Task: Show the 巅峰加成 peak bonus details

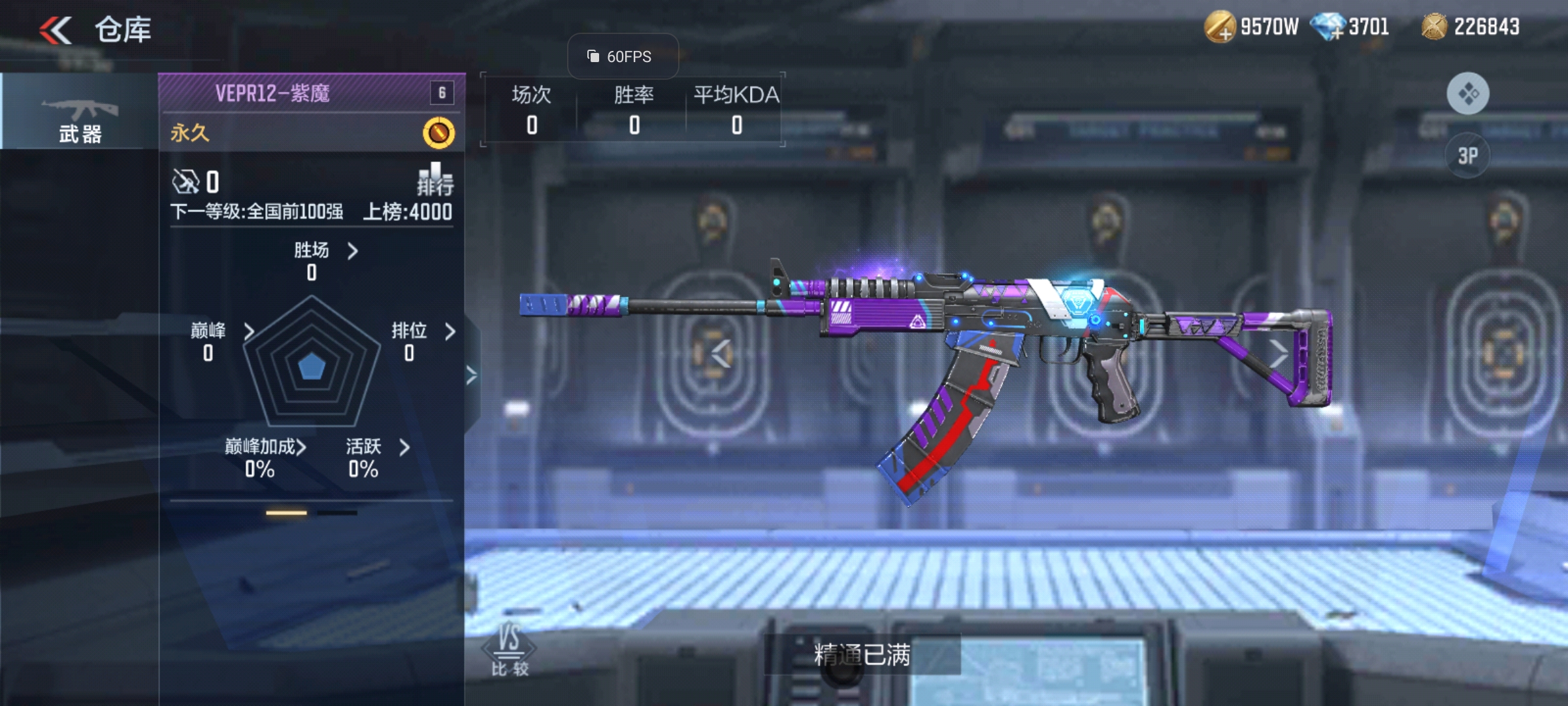Action: point(265,447)
